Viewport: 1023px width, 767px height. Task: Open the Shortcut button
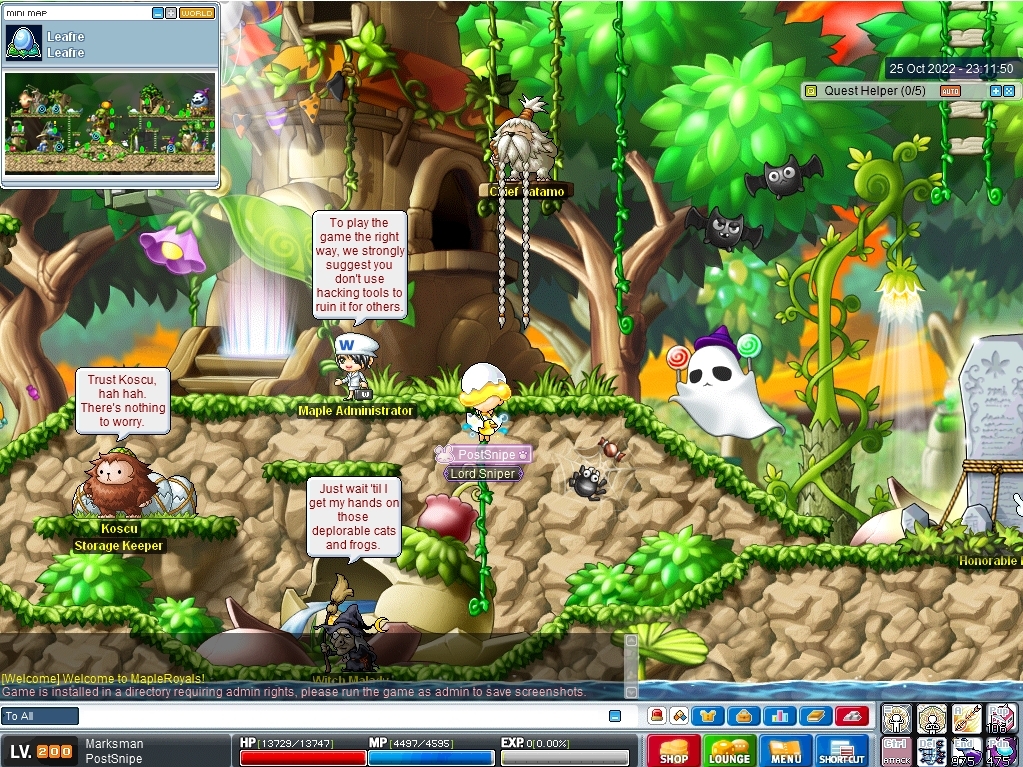(841, 750)
